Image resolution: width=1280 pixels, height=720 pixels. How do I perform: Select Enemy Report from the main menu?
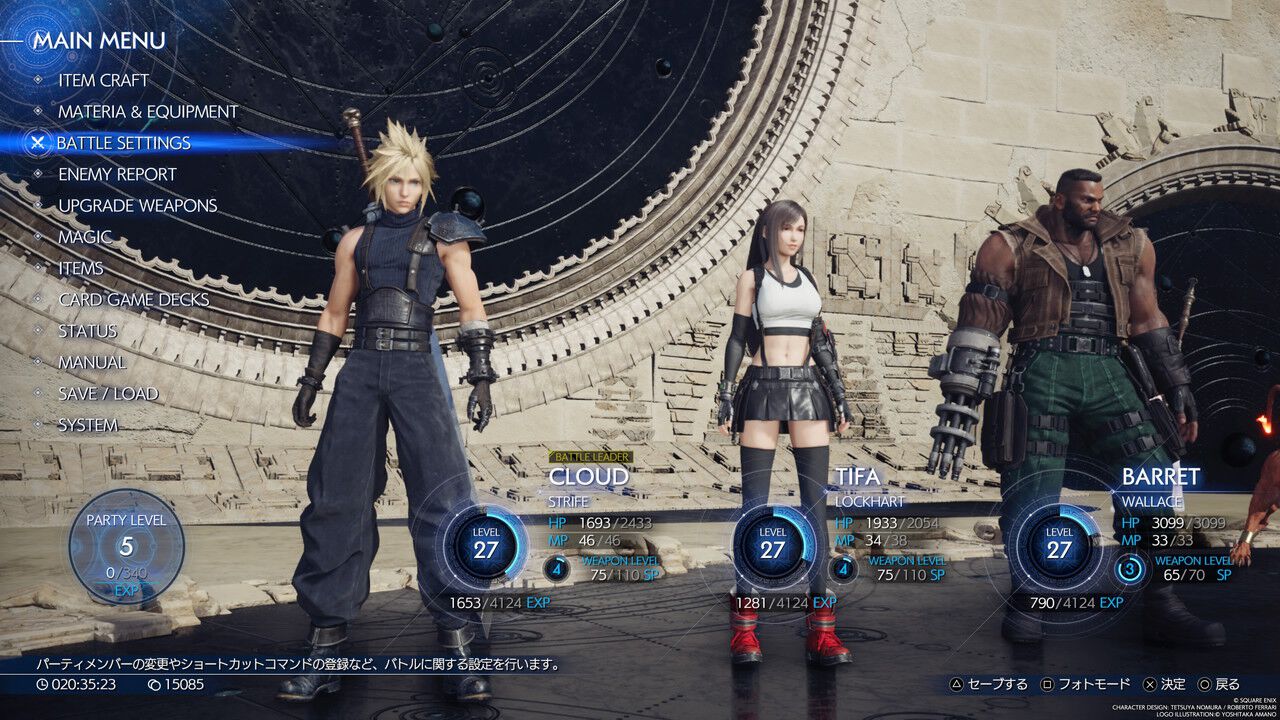click(118, 174)
